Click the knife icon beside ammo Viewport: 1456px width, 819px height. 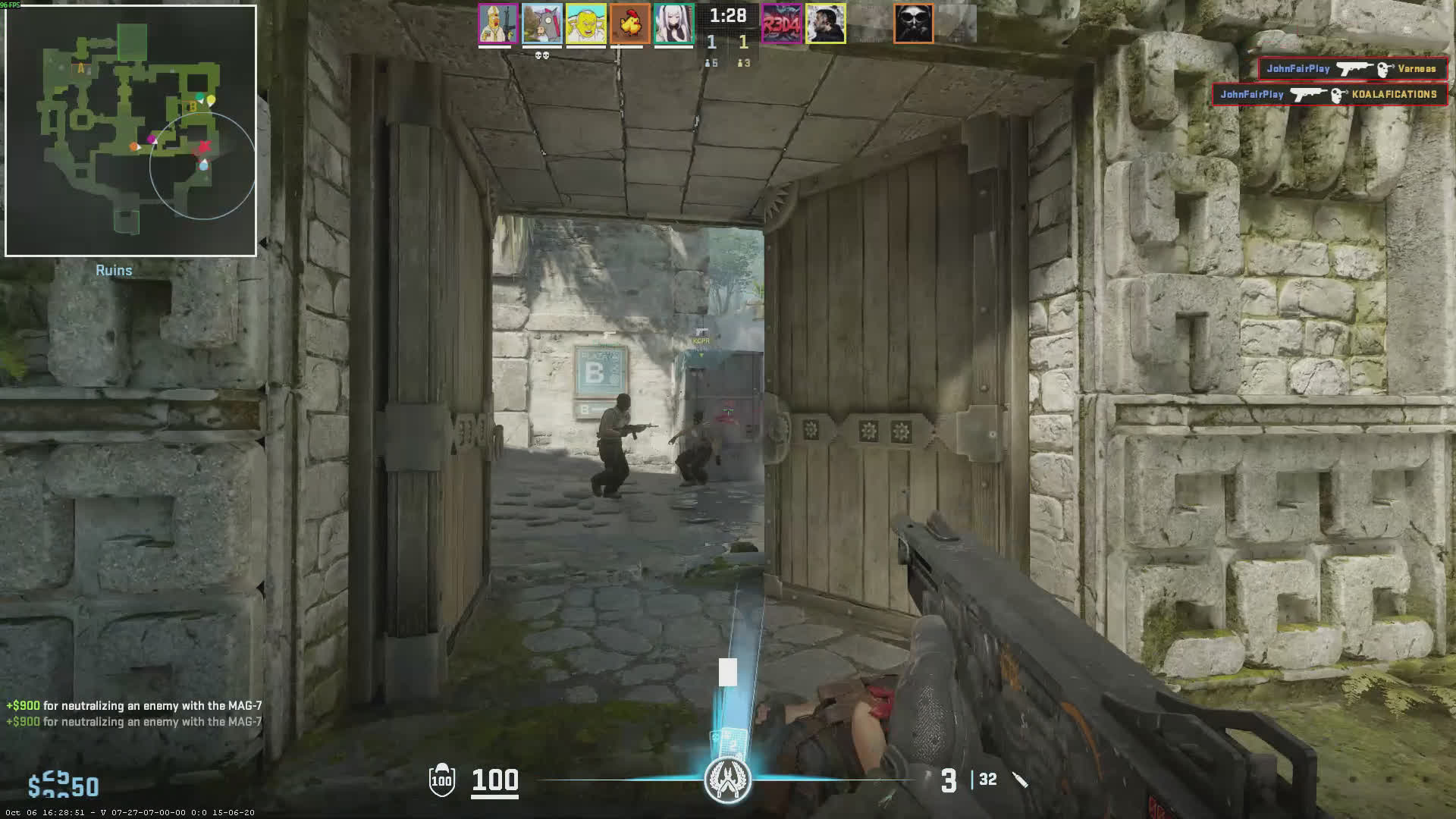click(x=1020, y=780)
